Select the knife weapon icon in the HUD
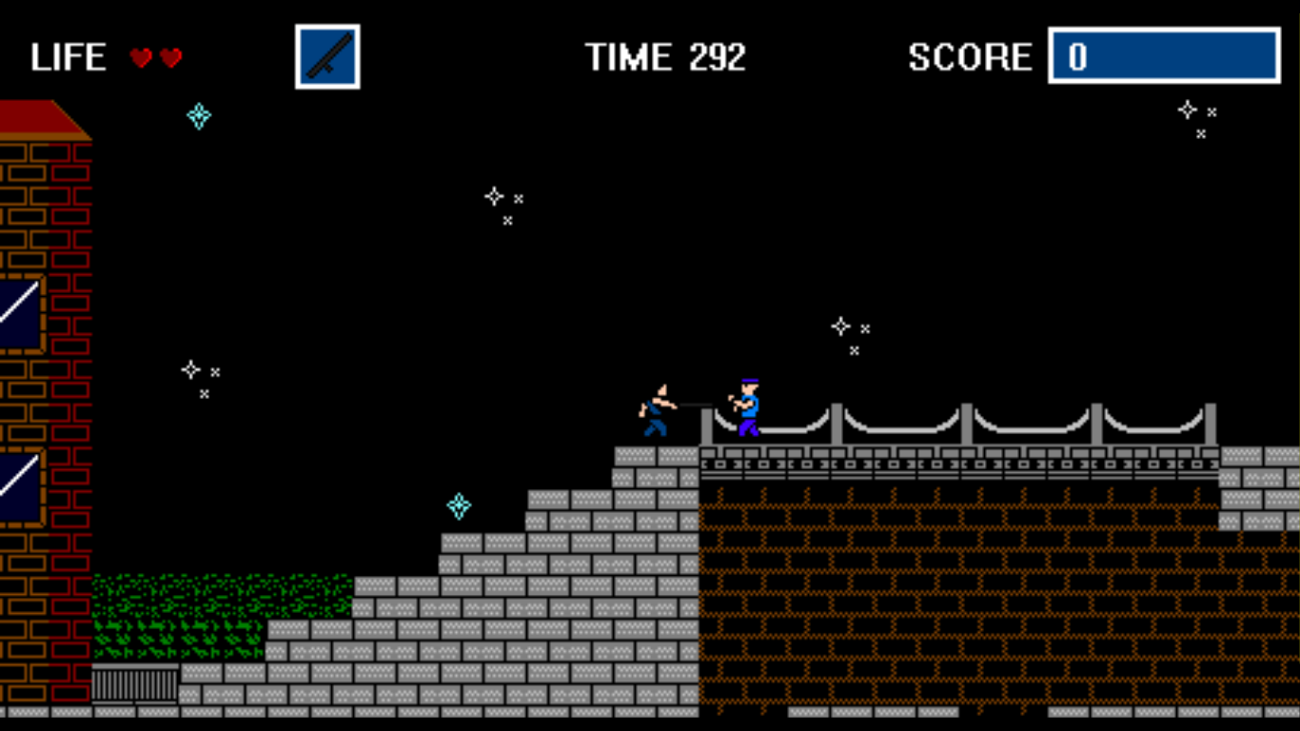1300x731 pixels. (x=327, y=55)
